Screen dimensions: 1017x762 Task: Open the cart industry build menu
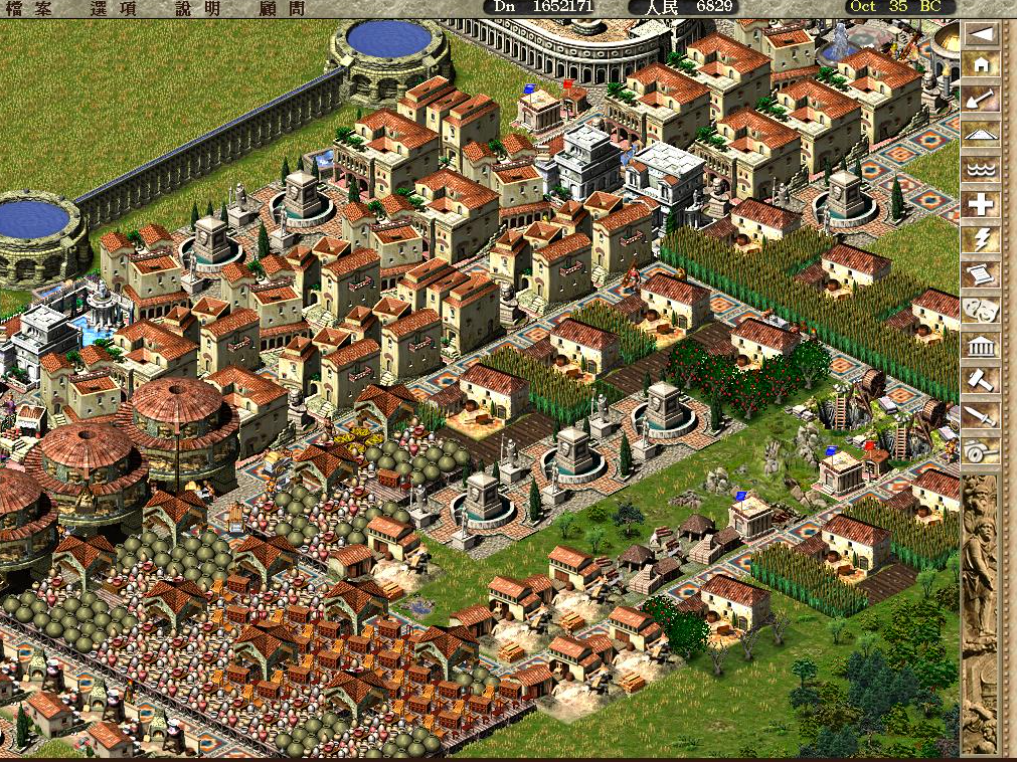pyautogui.click(x=981, y=451)
